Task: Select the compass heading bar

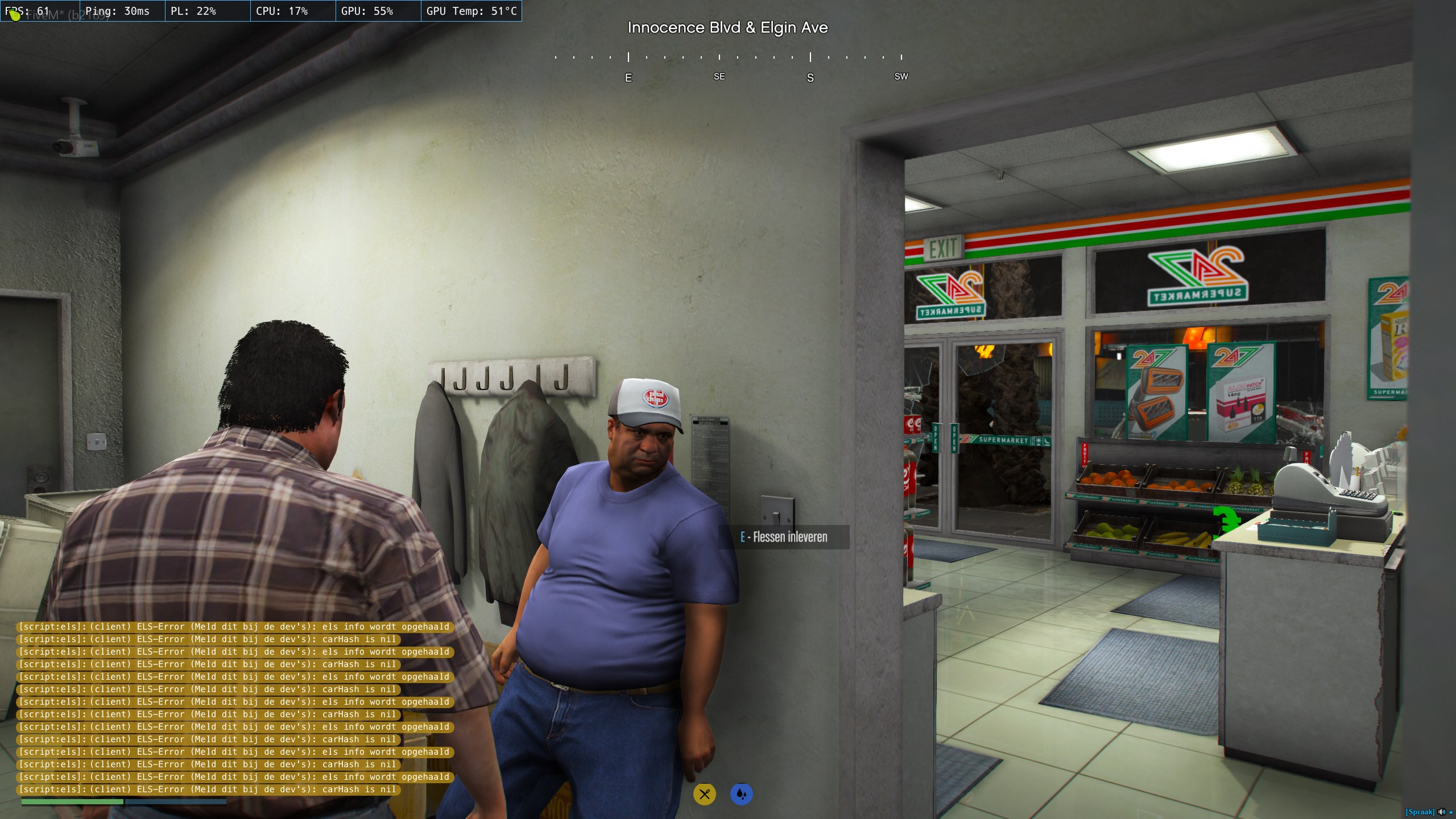Action: [x=728, y=67]
